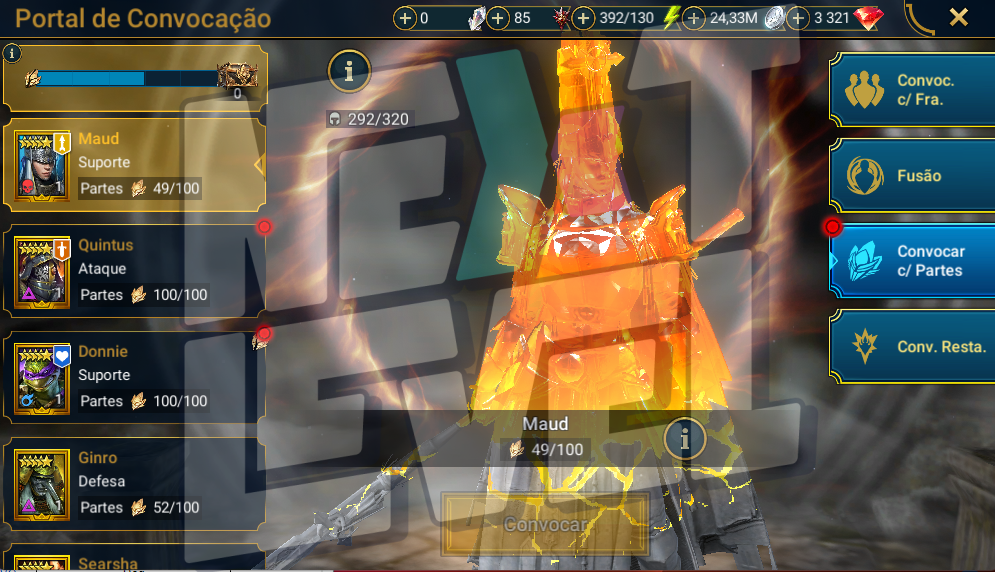Refill energy using the plus button

point(583,19)
